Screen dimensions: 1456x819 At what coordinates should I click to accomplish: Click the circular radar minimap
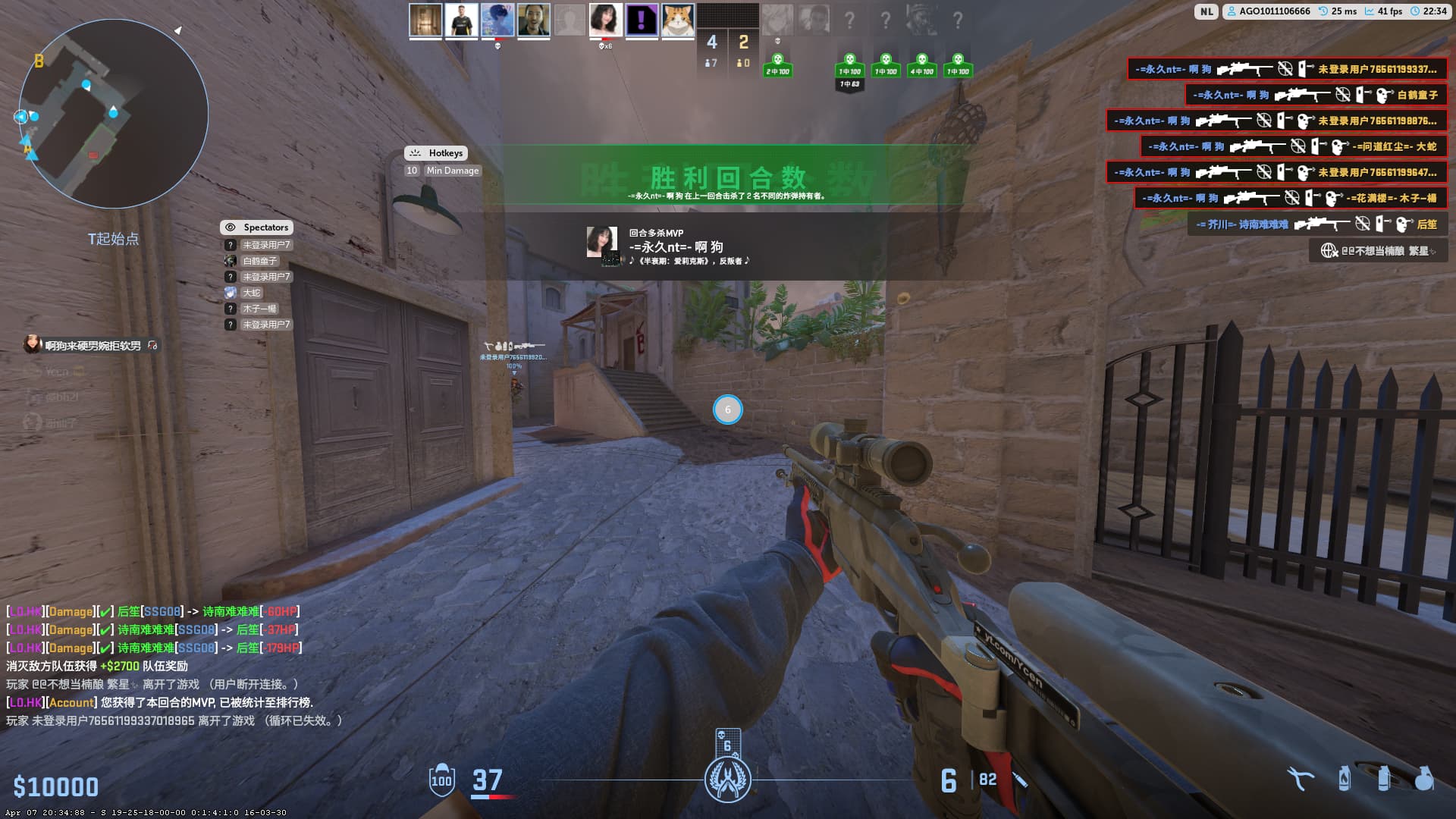click(114, 114)
